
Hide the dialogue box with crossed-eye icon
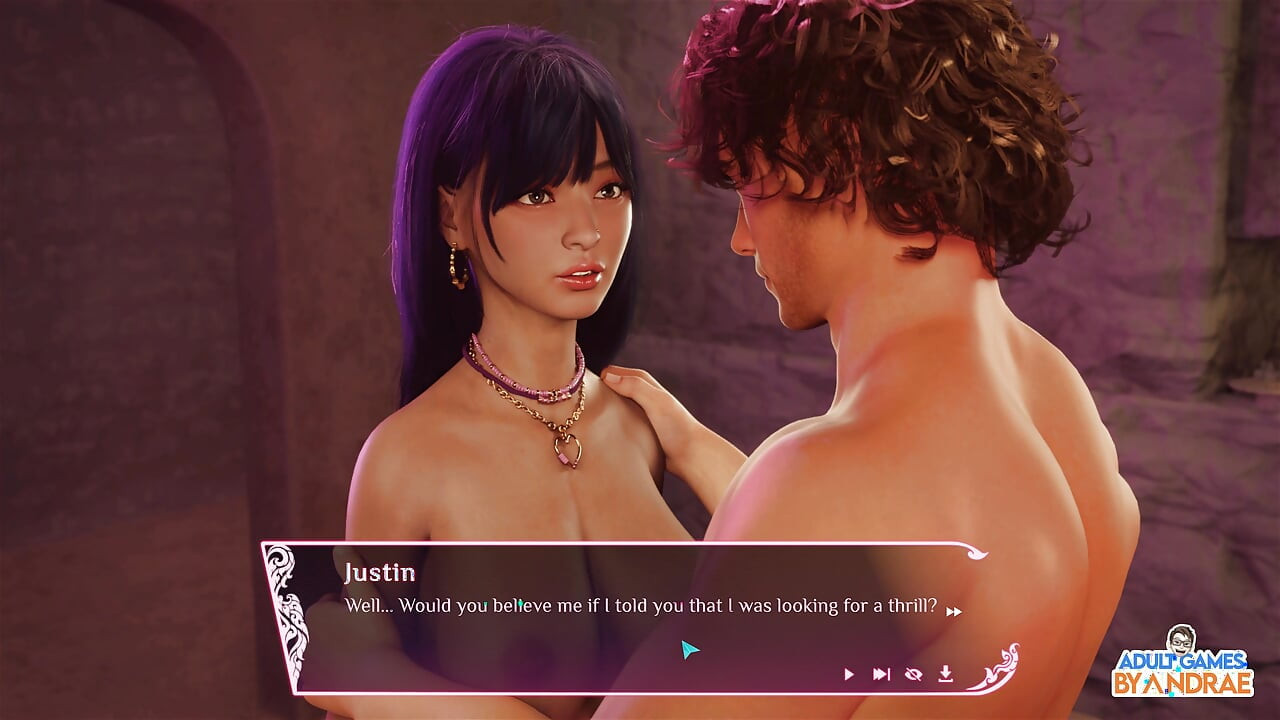point(913,675)
